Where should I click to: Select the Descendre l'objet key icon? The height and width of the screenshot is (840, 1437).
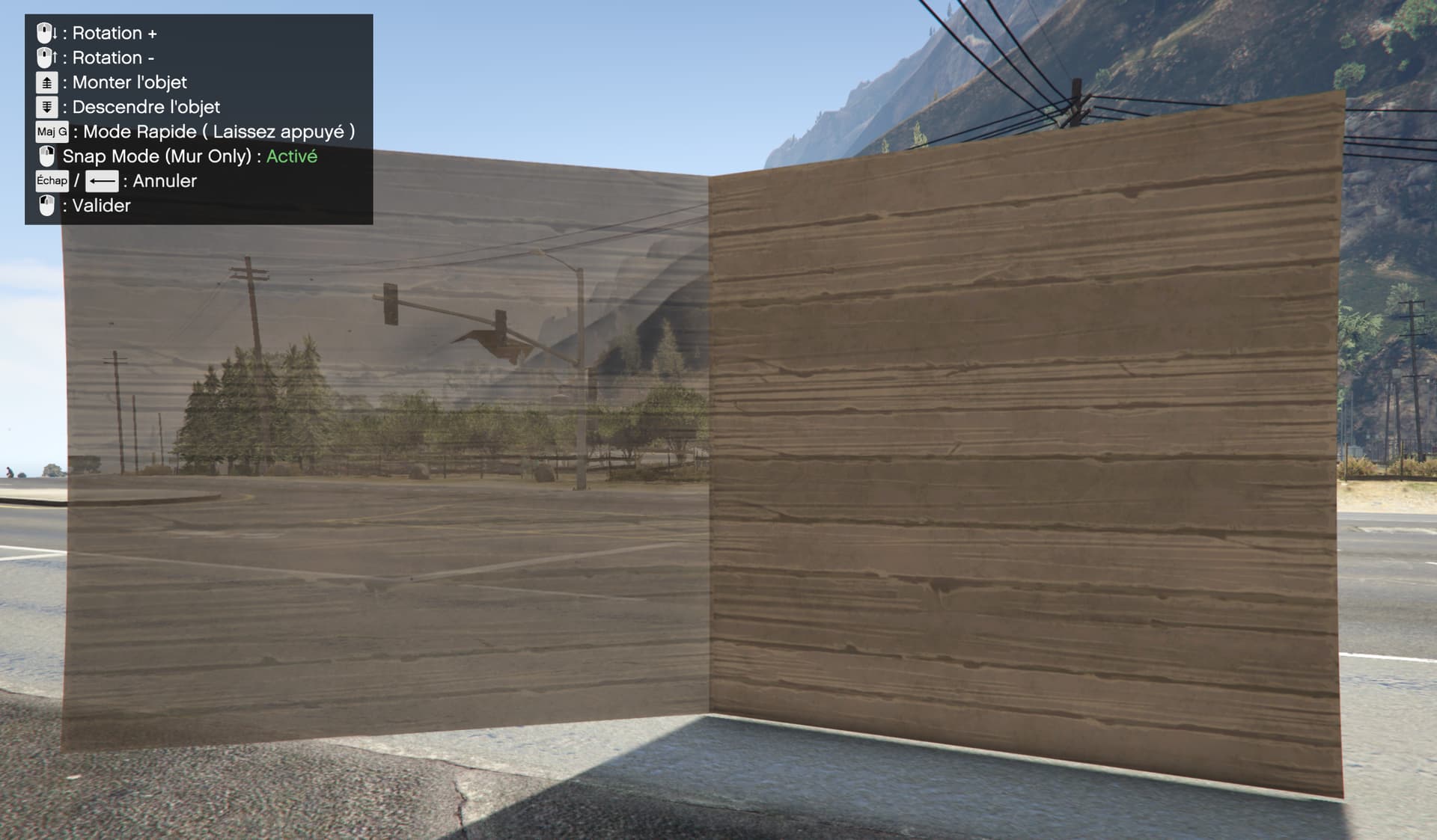46,107
